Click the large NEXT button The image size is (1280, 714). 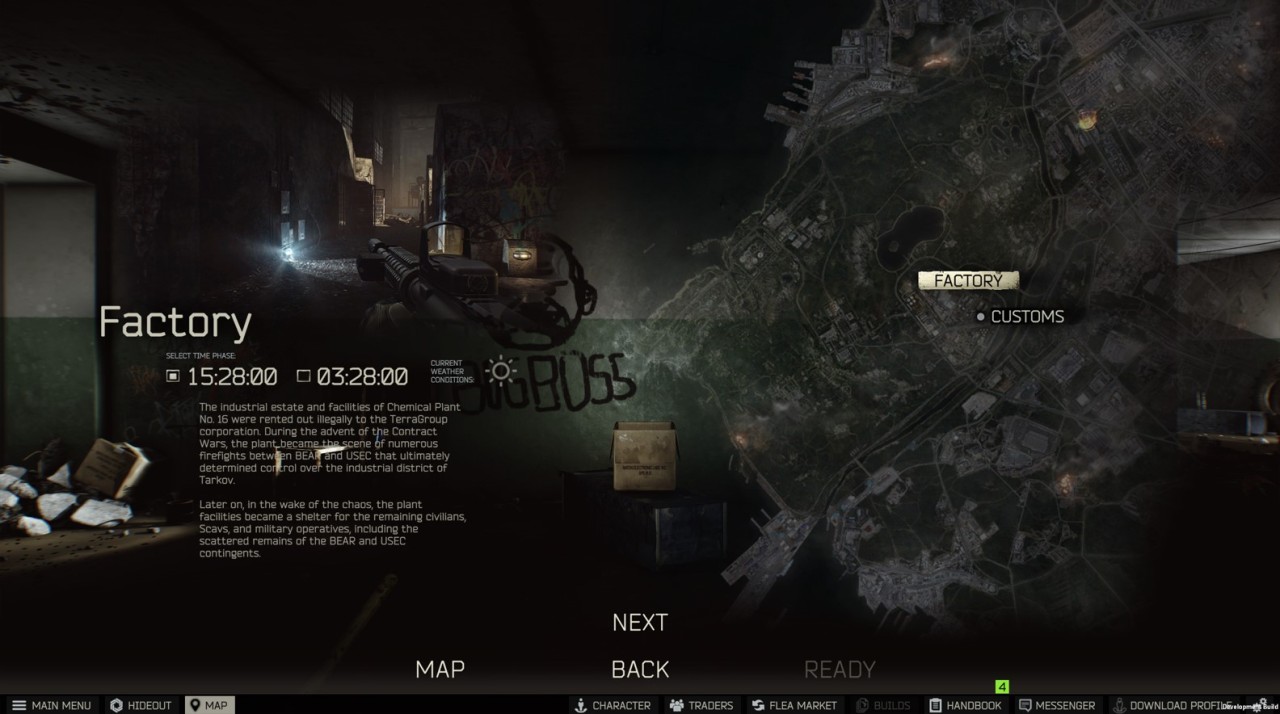pyautogui.click(x=640, y=622)
